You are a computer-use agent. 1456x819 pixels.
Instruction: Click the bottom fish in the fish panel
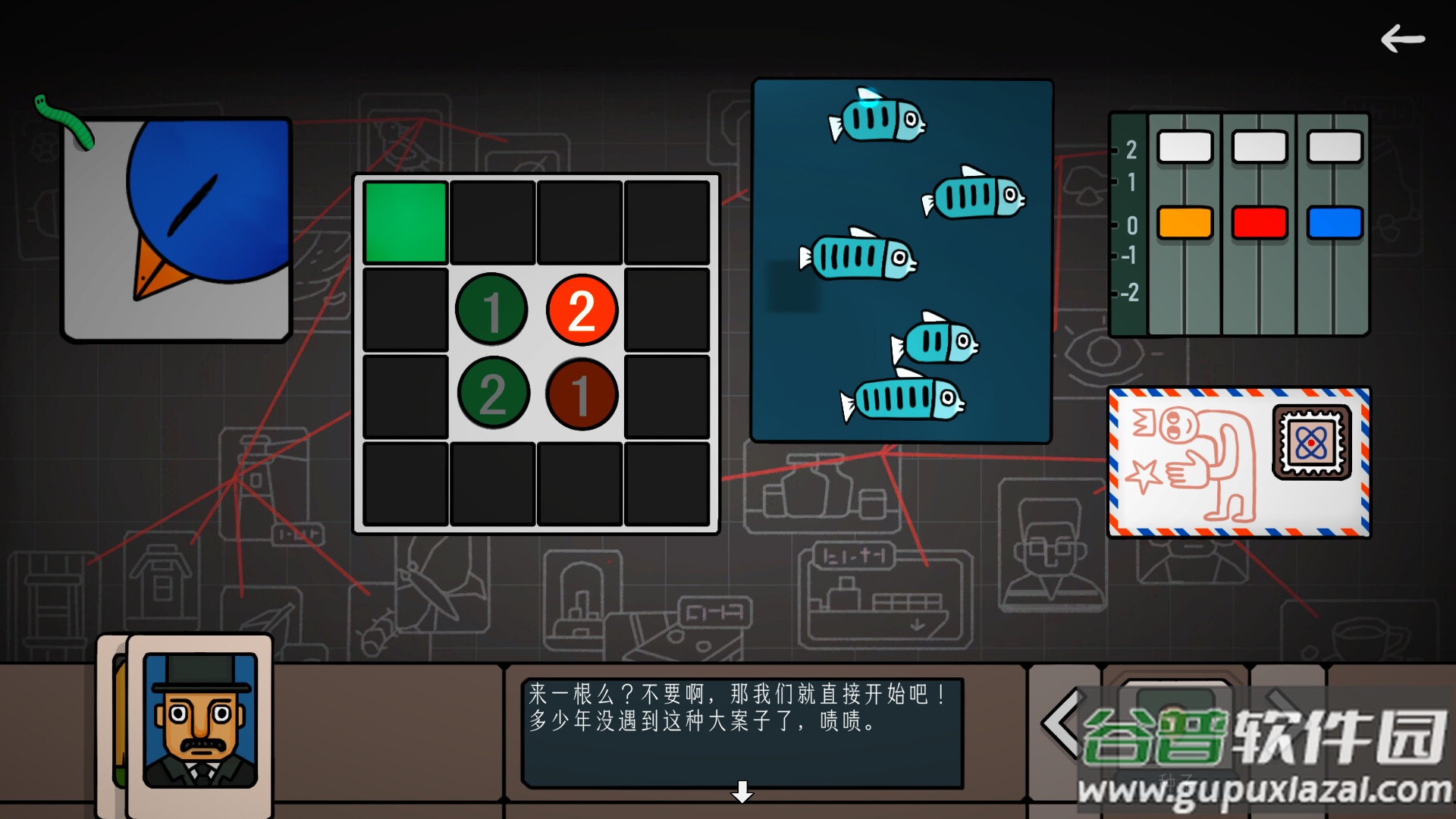[902, 398]
